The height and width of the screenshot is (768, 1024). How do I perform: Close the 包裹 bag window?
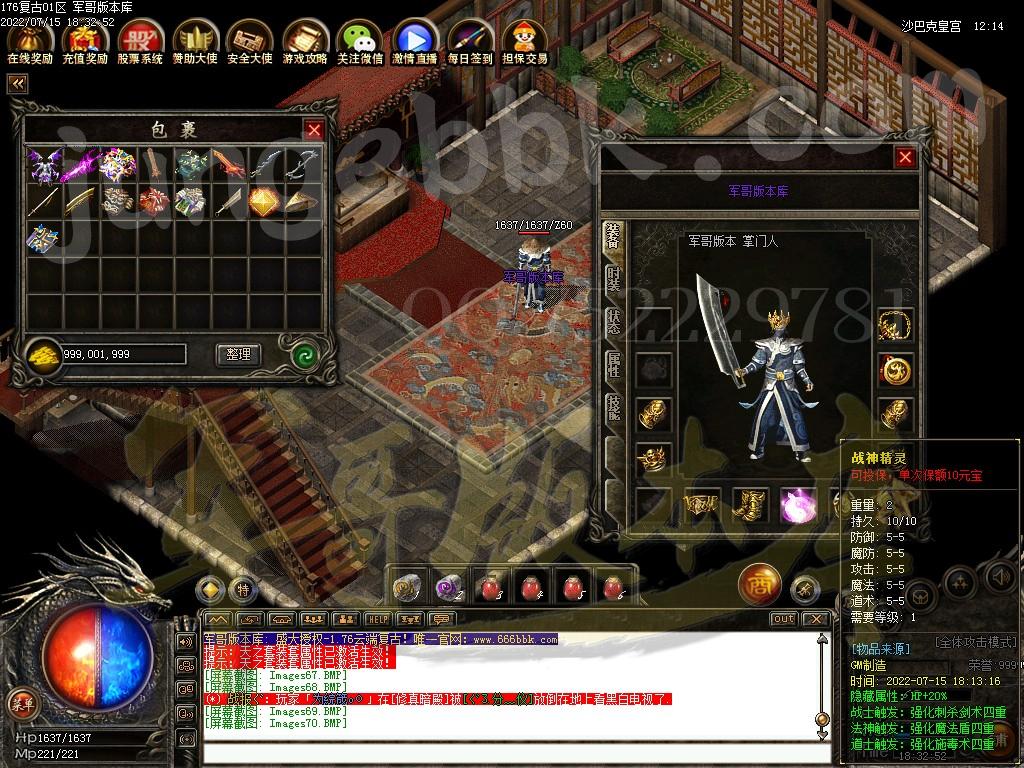tap(314, 130)
